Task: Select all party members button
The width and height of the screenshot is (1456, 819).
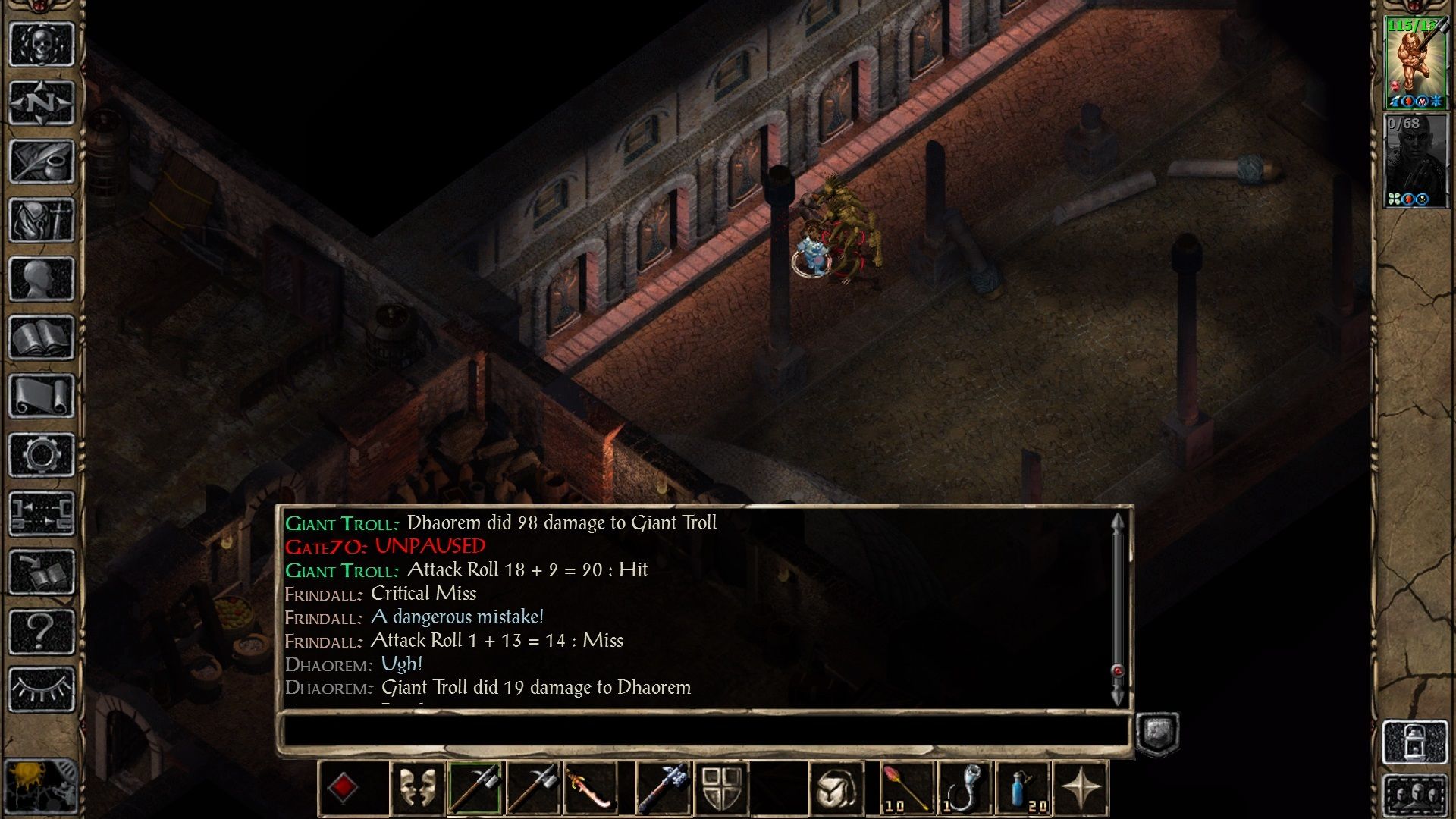Action: [1415, 796]
